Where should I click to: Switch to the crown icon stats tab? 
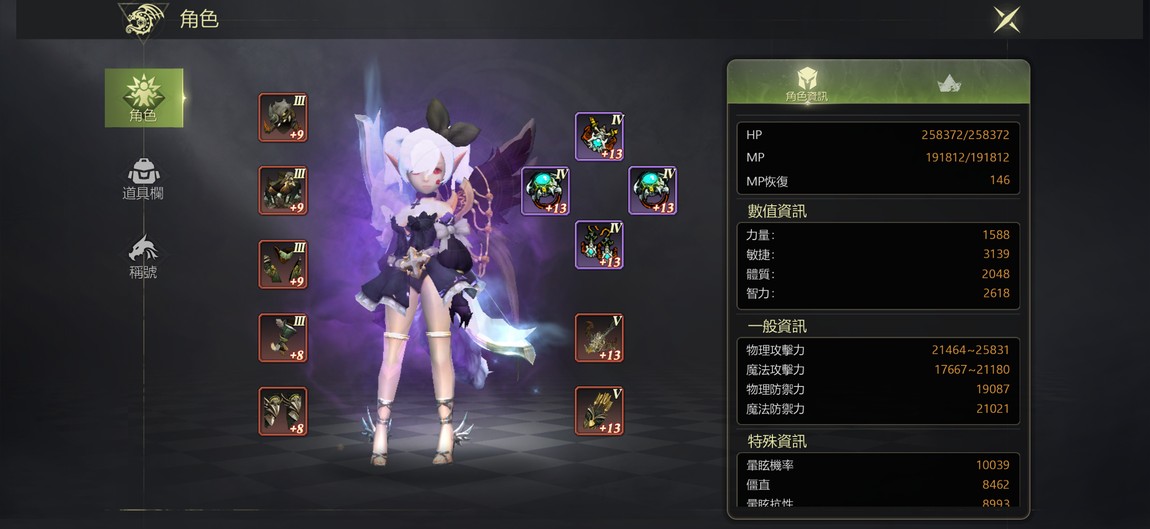949,84
